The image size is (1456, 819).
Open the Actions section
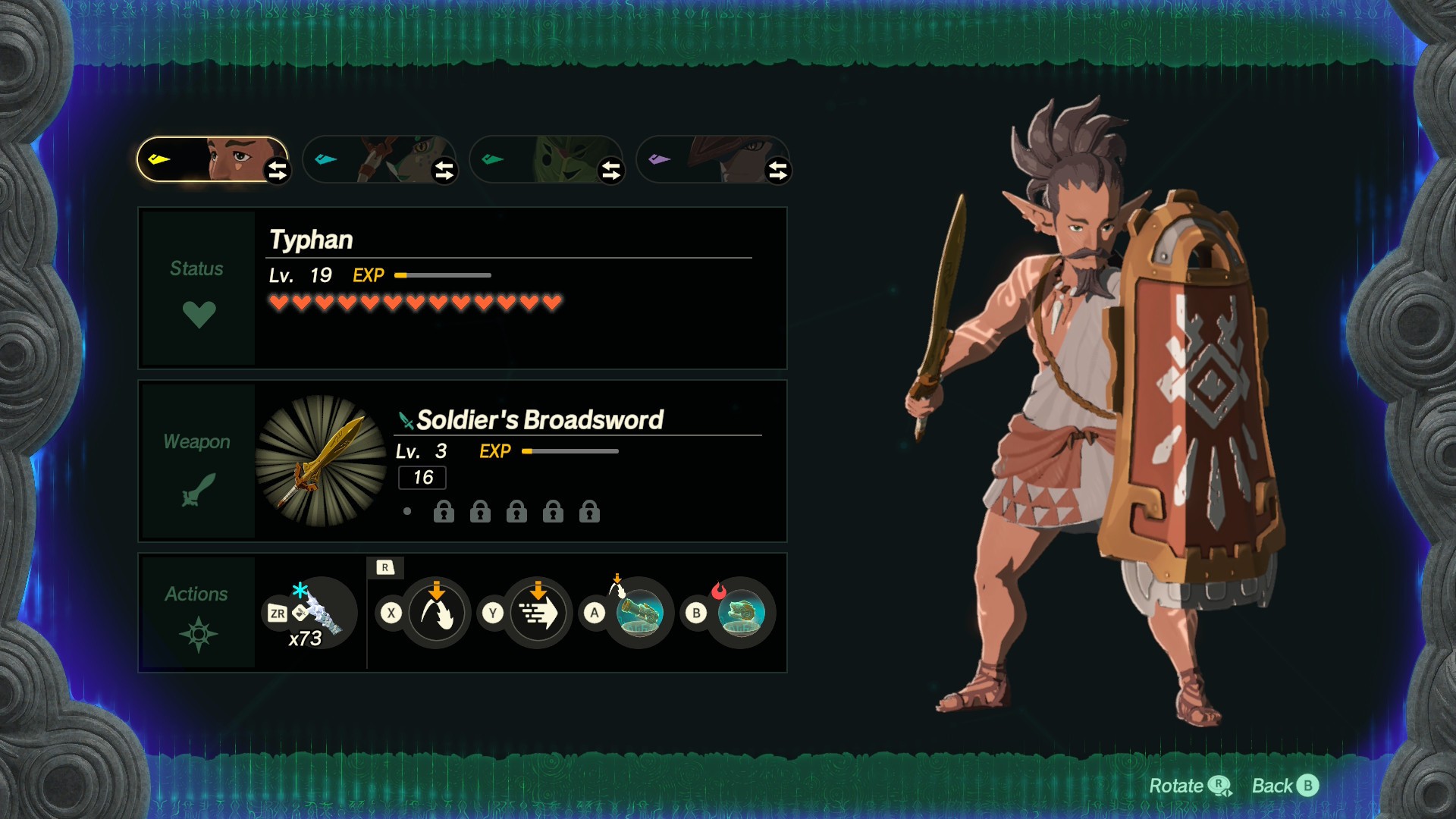point(198,613)
